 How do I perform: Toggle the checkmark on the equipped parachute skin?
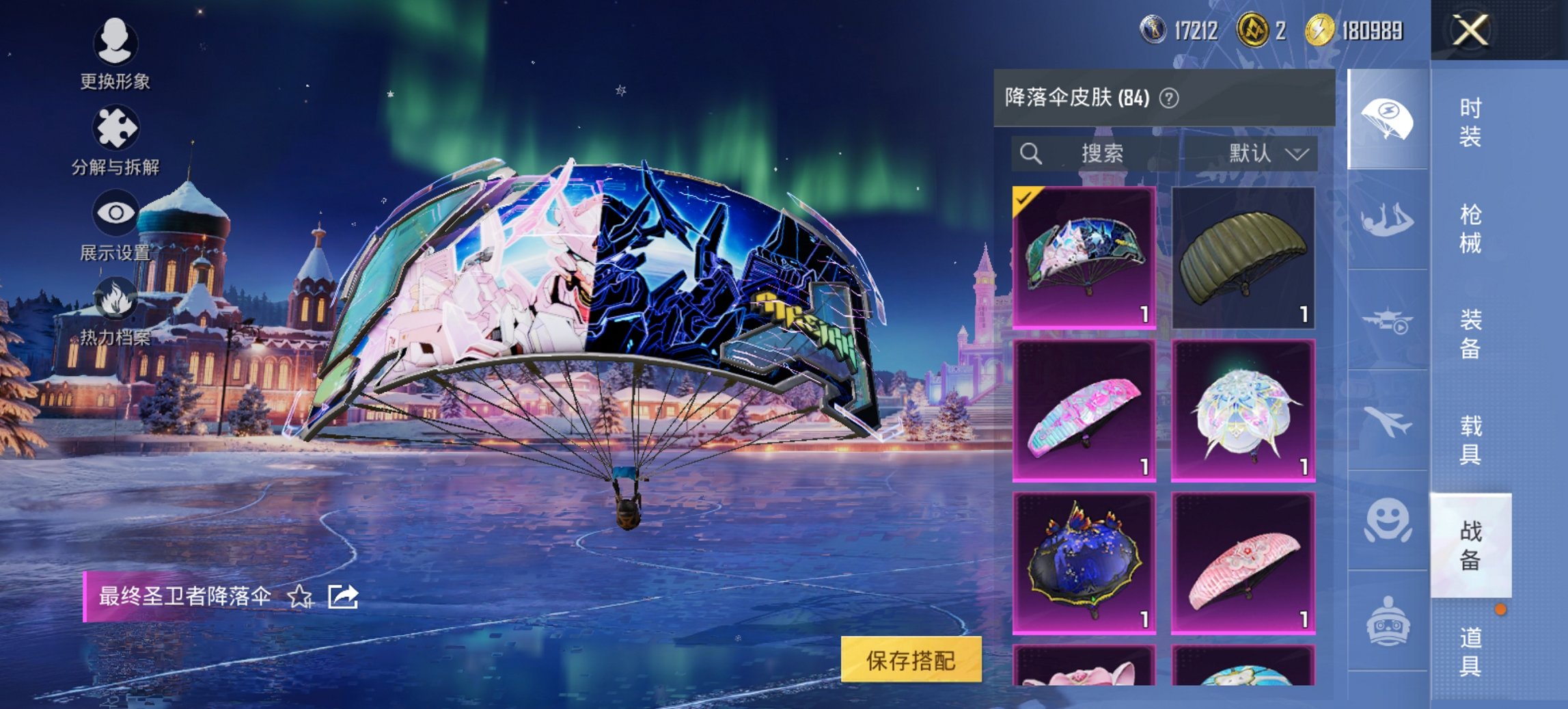coord(1023,200)
